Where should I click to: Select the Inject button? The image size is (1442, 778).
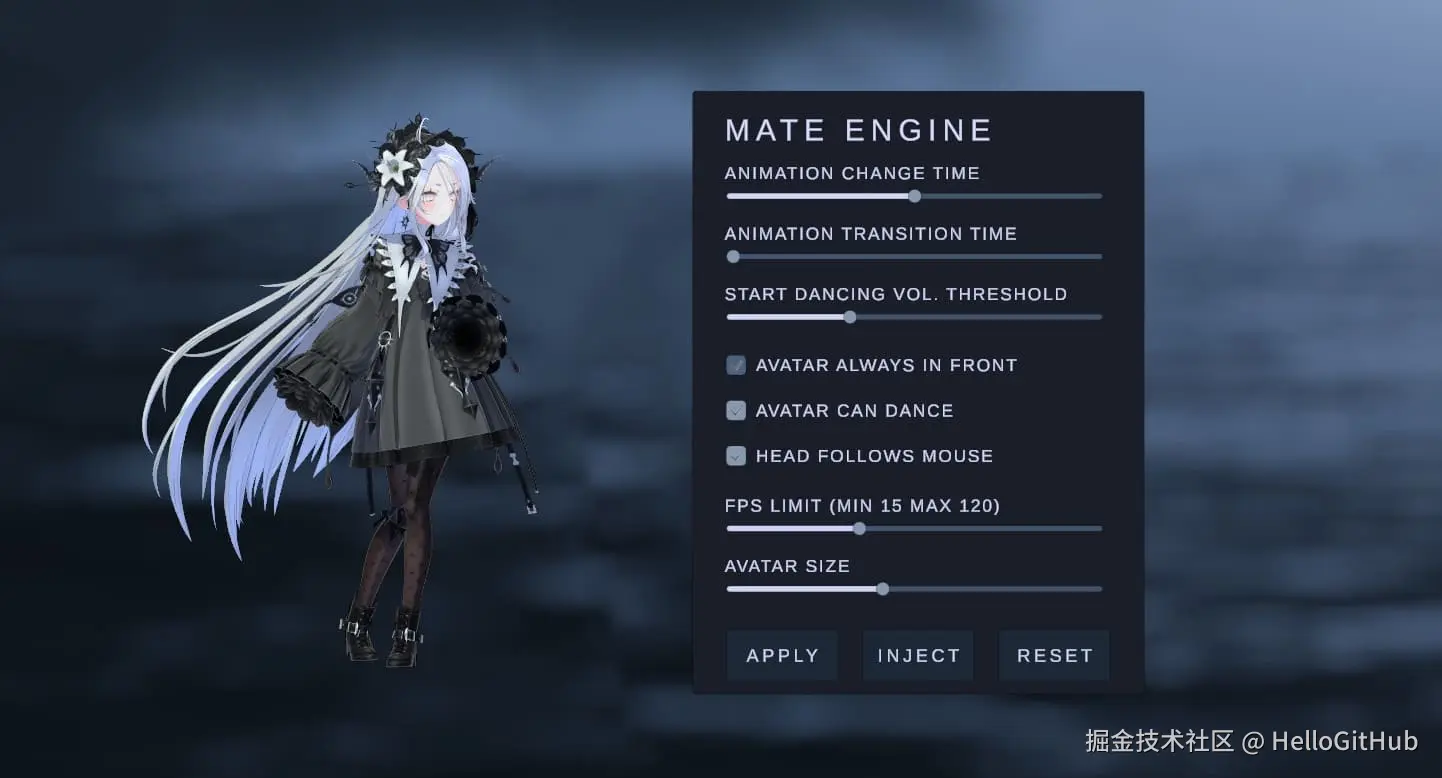[x=918, y=656]
